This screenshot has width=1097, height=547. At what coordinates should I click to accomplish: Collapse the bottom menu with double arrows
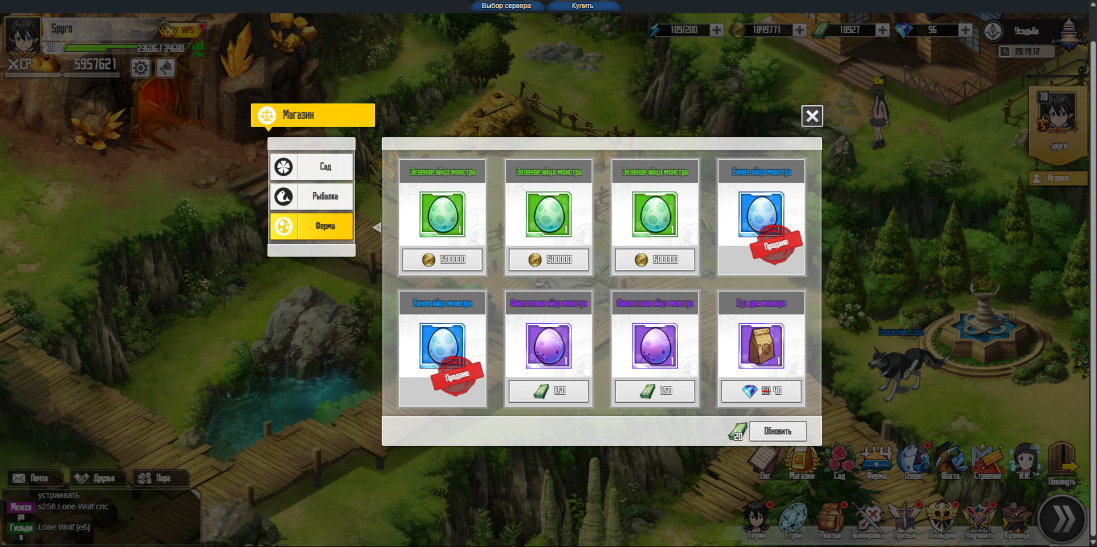(1062, 518)
